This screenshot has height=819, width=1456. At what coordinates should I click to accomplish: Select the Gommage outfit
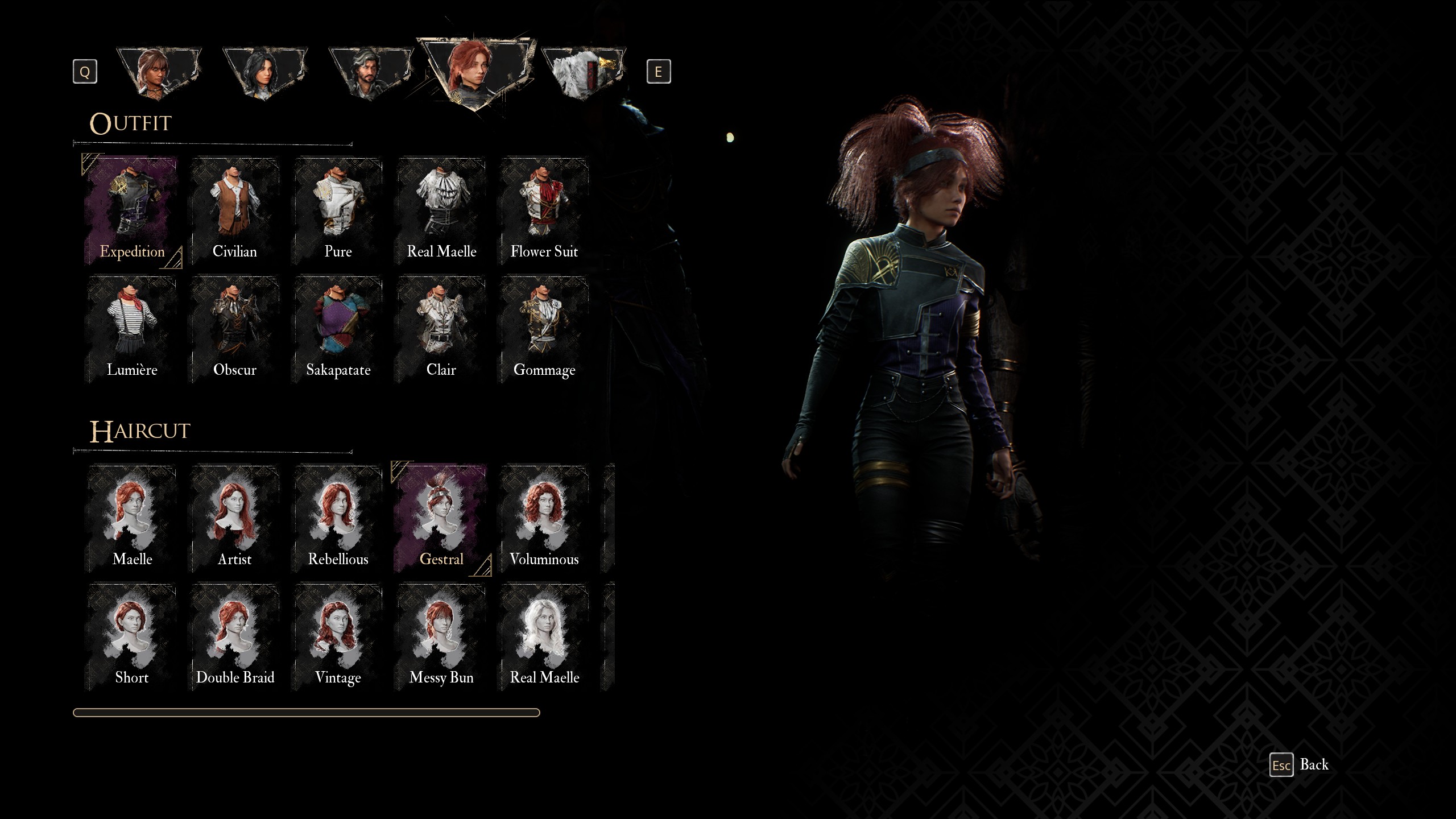coord(544,330)
